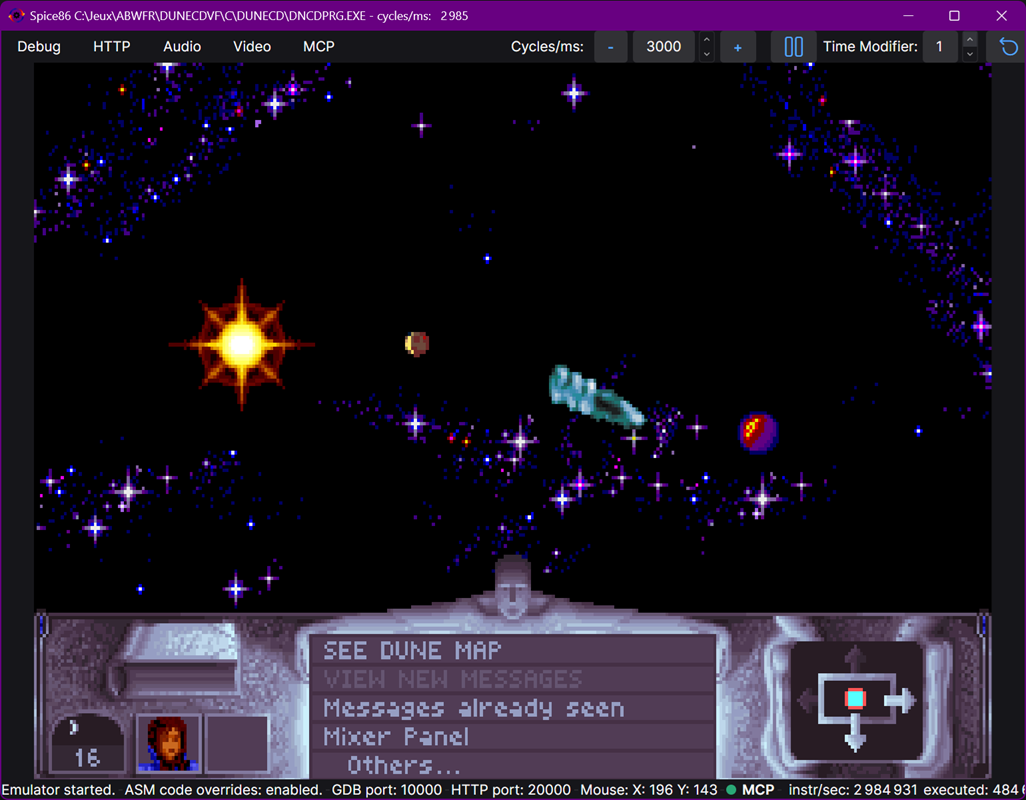
Task: Decrease cycles with the minus button
Action: 611,47
